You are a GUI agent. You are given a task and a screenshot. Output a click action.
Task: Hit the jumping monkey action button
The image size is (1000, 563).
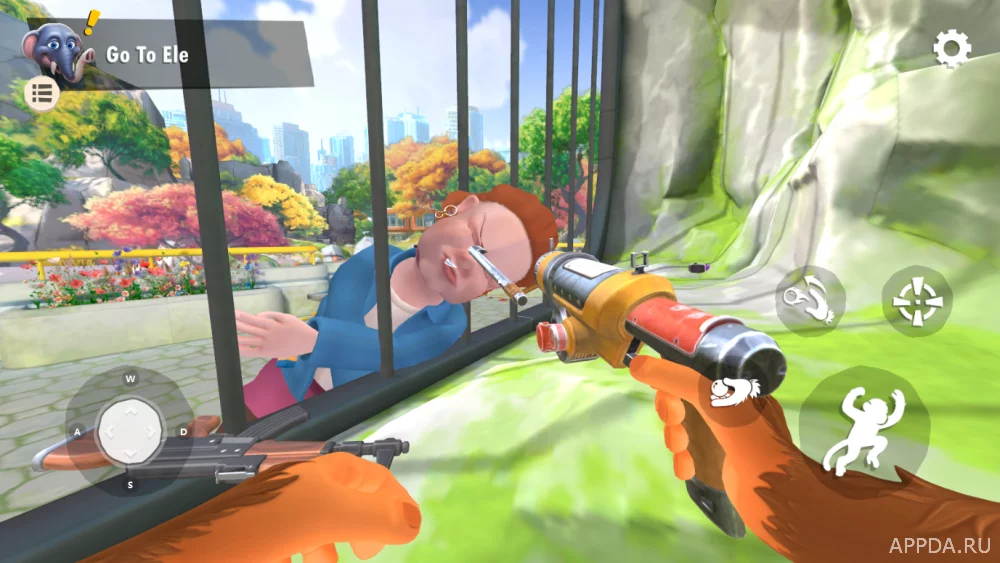[x=861, y=428]
